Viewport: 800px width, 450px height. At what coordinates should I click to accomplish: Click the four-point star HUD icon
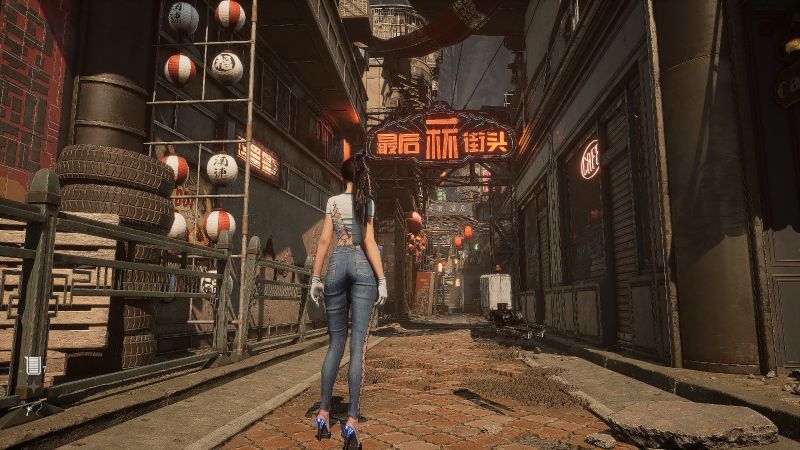pyautogui.click(x=33, y=388)
